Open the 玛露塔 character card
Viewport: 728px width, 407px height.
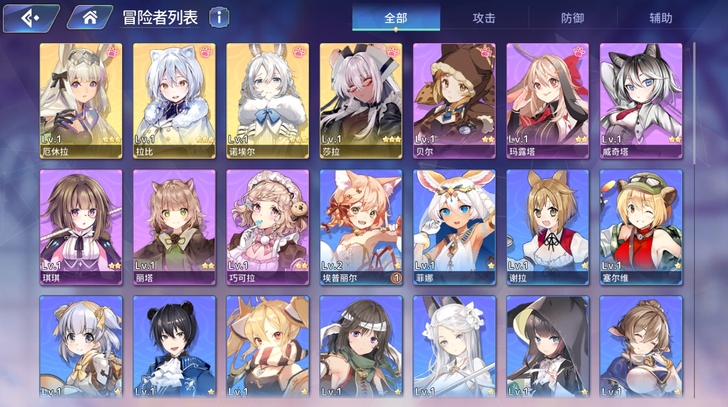point(548,98)
